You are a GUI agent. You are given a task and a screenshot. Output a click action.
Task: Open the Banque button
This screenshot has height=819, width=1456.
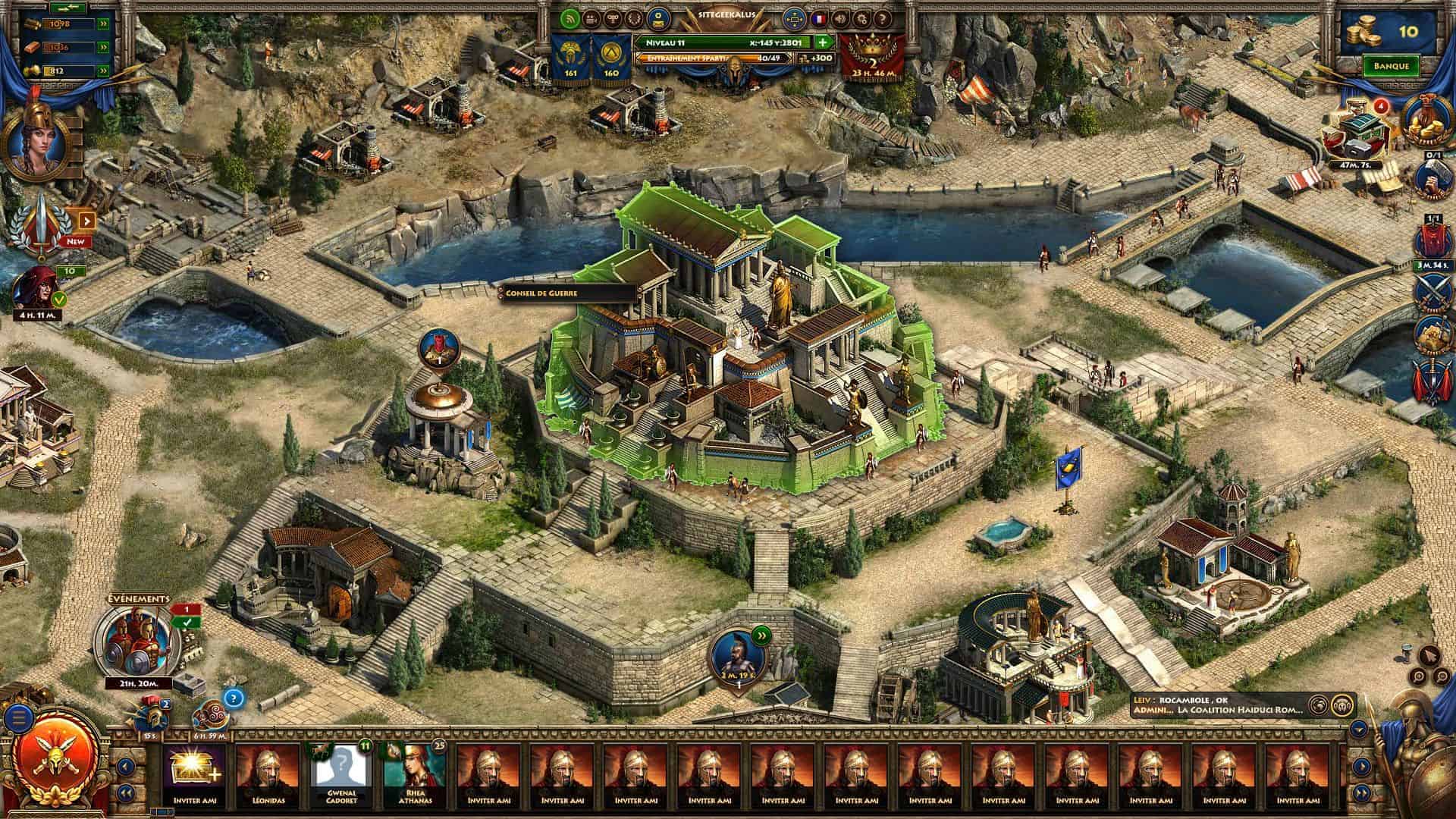click(1391, 66)
